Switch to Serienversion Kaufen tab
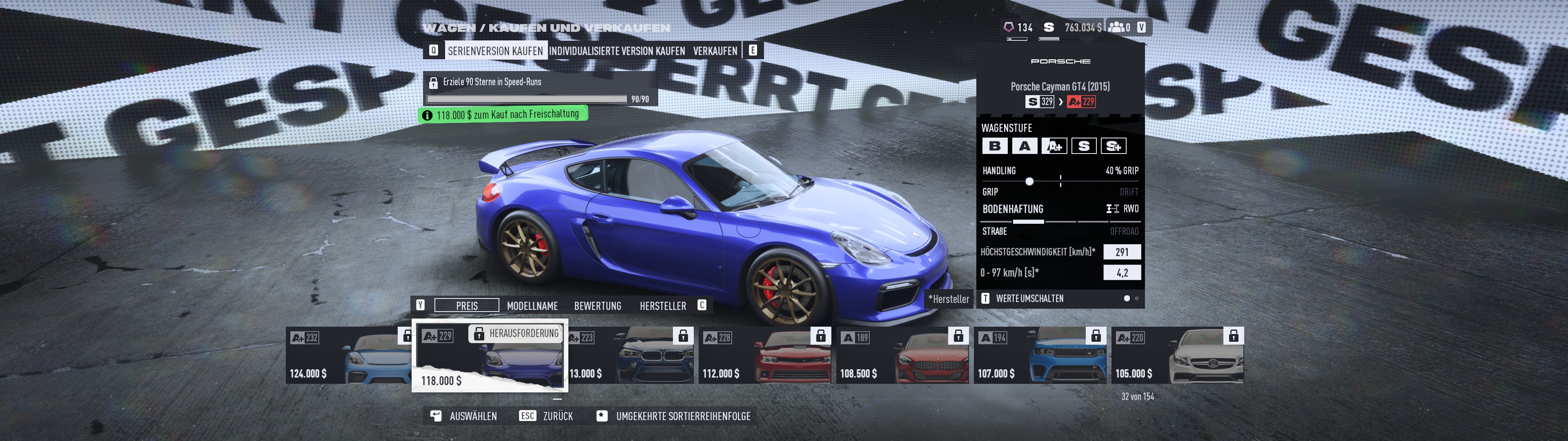The width and height of the screenshot is (1568, 441). pyautogui.click(x=495, y=51)
